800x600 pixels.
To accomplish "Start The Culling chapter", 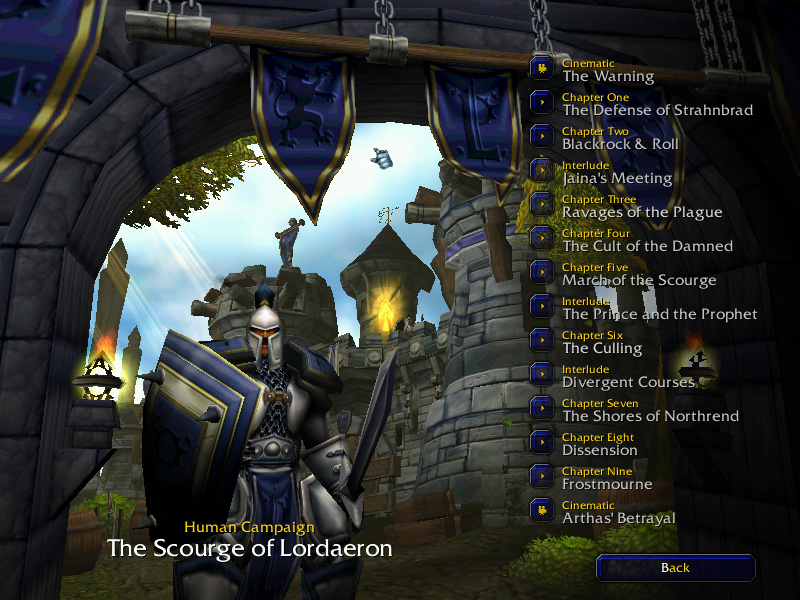I will pos(542,340).
